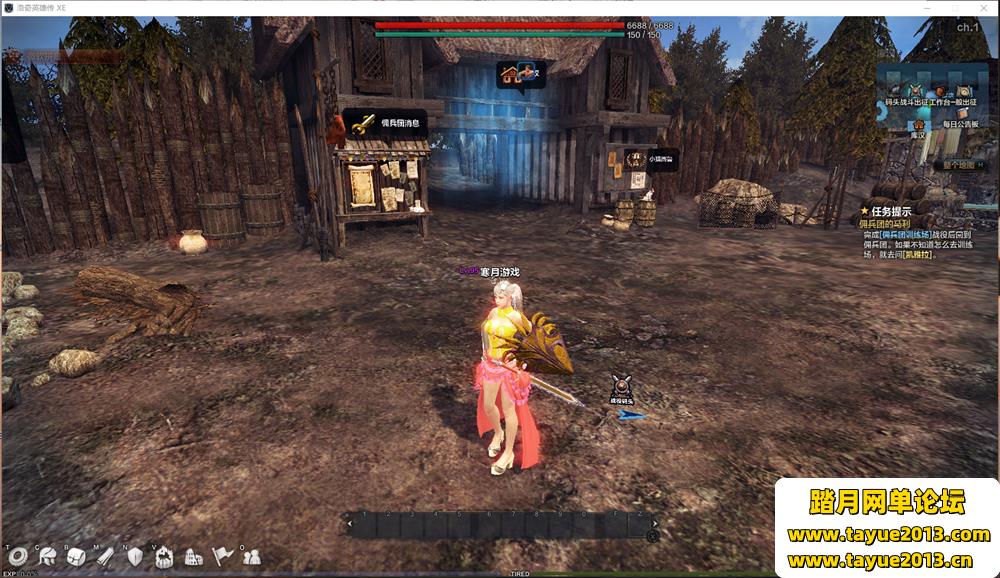
Task: Open the inventory bag icon
Action: point(76,557)
